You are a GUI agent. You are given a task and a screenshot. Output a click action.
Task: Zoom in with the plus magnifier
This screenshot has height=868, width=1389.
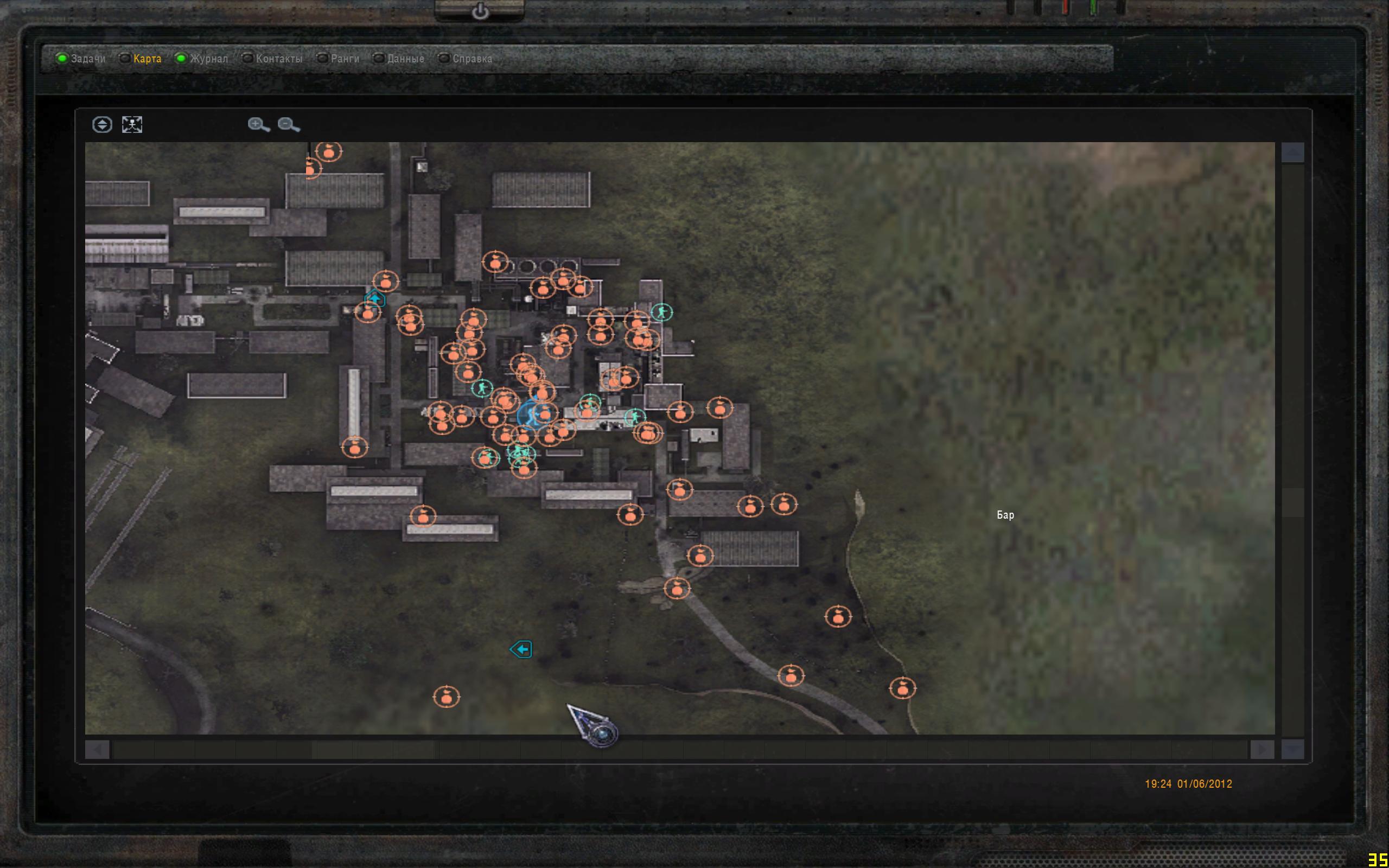click(258, 125)
